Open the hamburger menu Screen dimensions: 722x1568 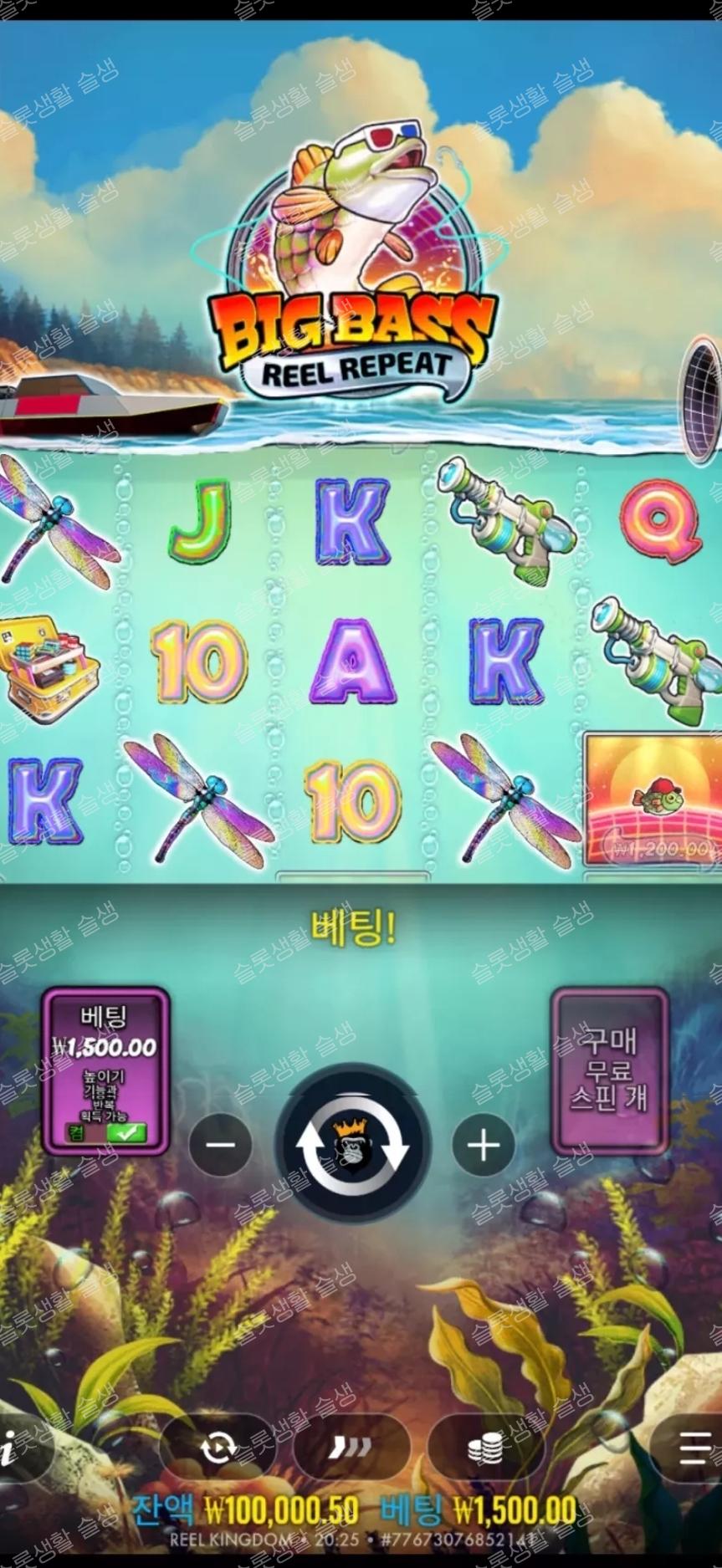694,1448
